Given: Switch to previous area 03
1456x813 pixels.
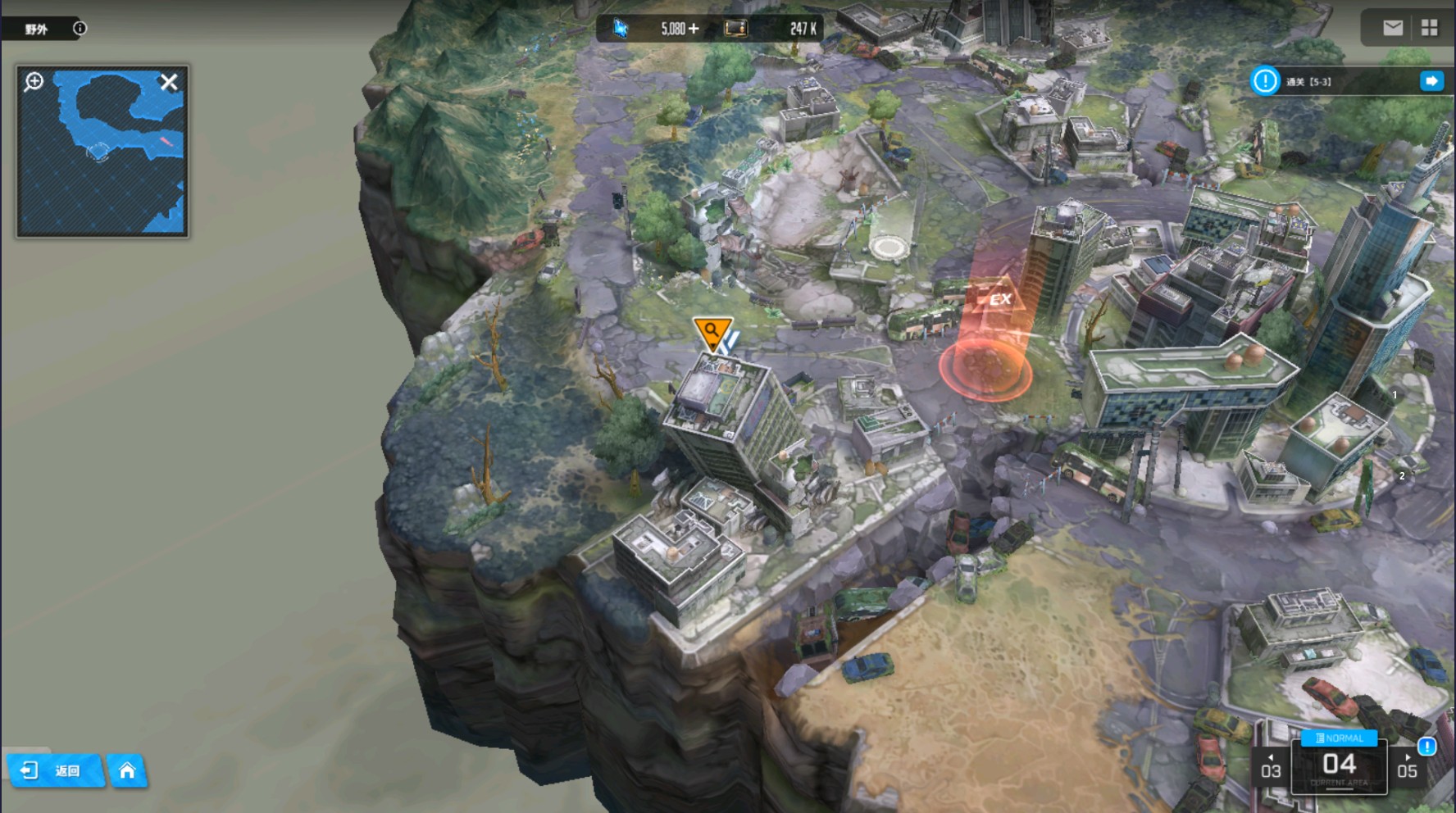Looking at the screenshot, I should click(1271, 768).
